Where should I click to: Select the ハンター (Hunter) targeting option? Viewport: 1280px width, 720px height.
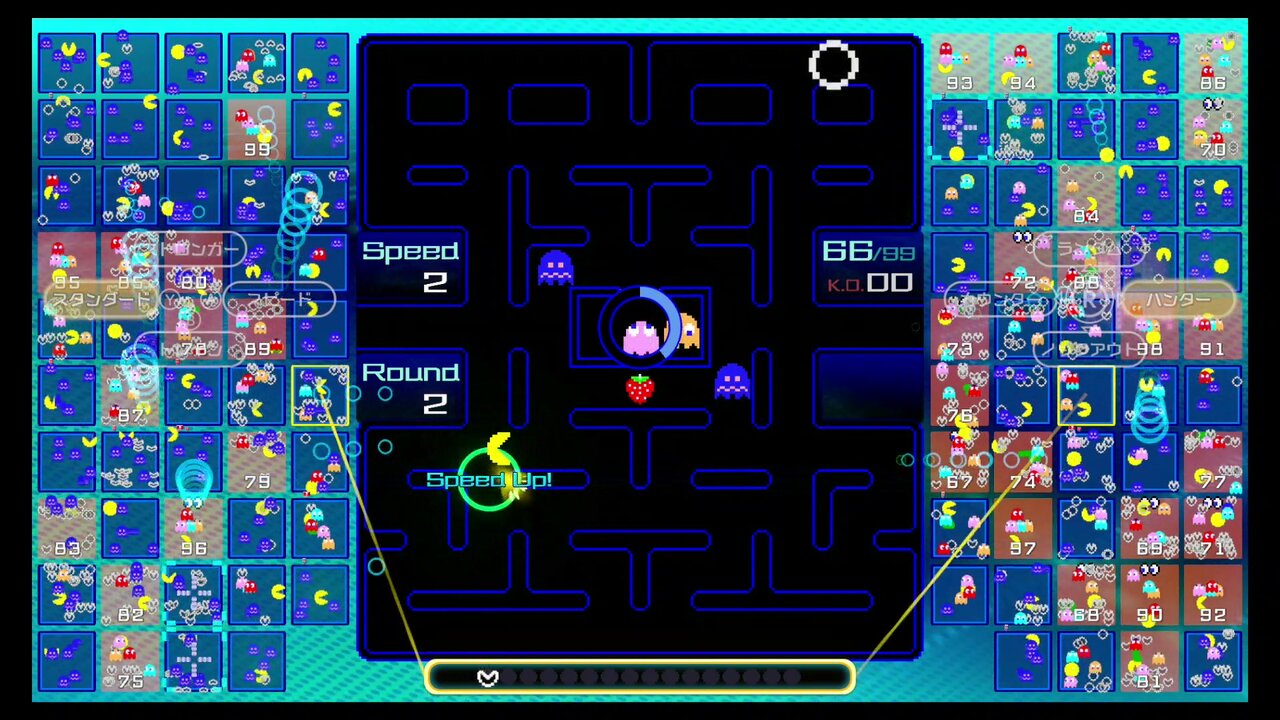pyautogui.click(x=1180, y=298)
